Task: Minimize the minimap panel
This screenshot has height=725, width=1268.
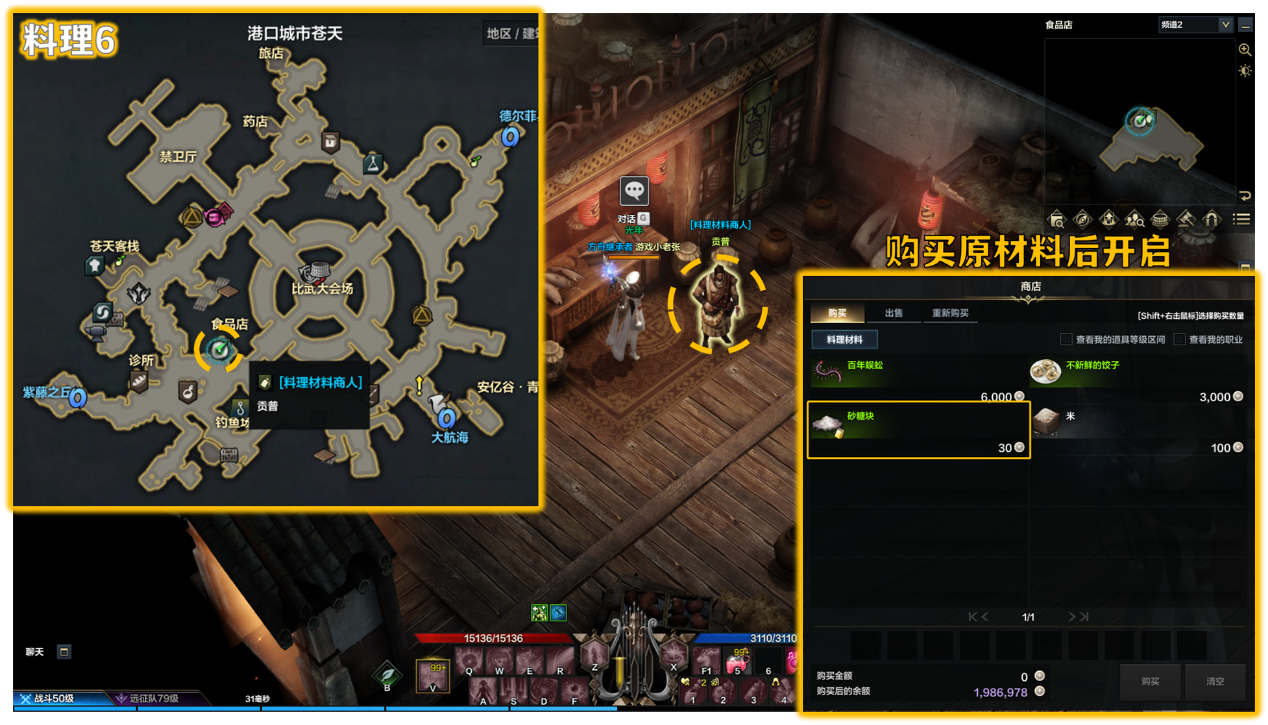Action: pos(1245,25)
